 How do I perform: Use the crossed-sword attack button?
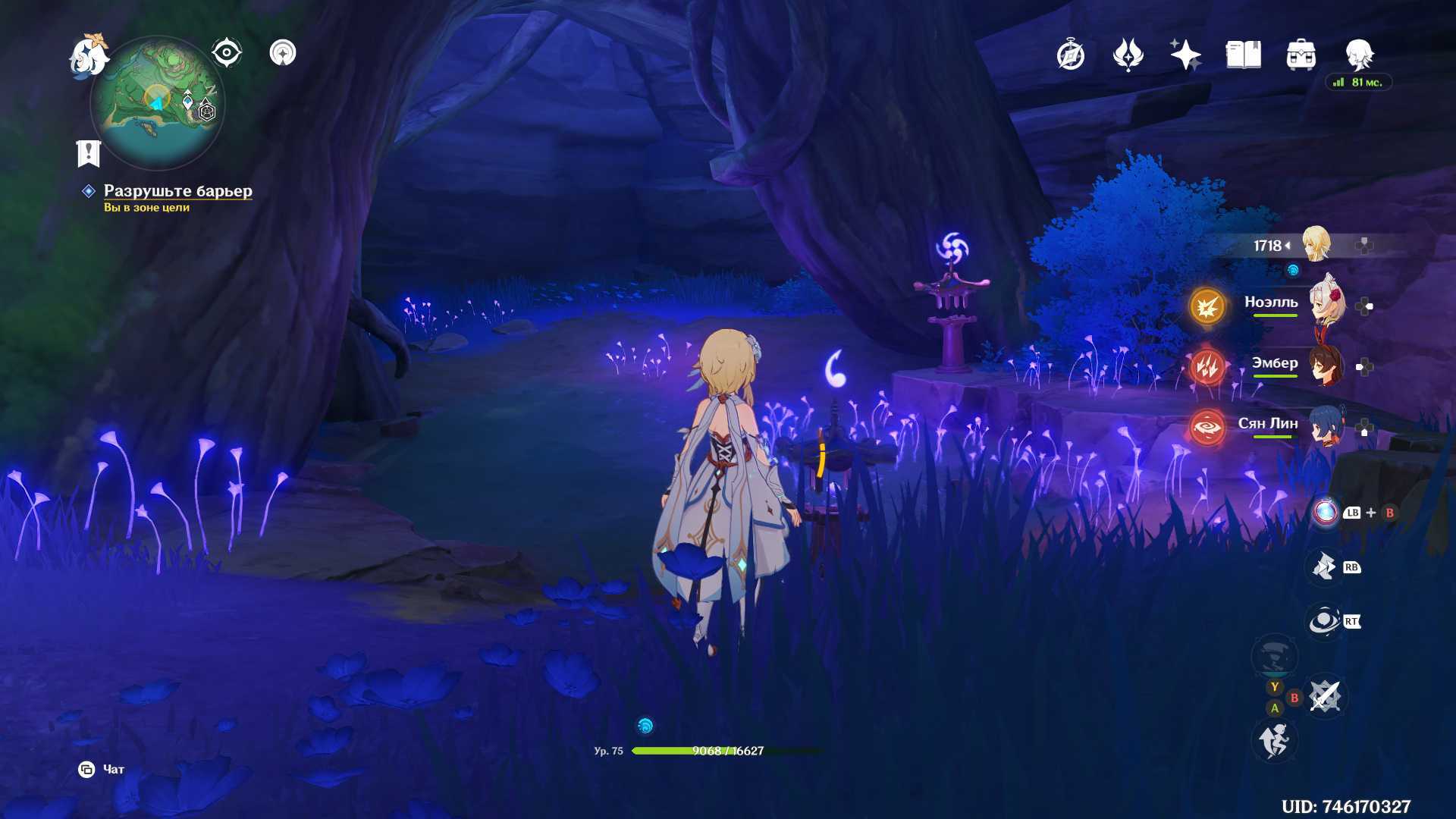[x=1325, y=696]
